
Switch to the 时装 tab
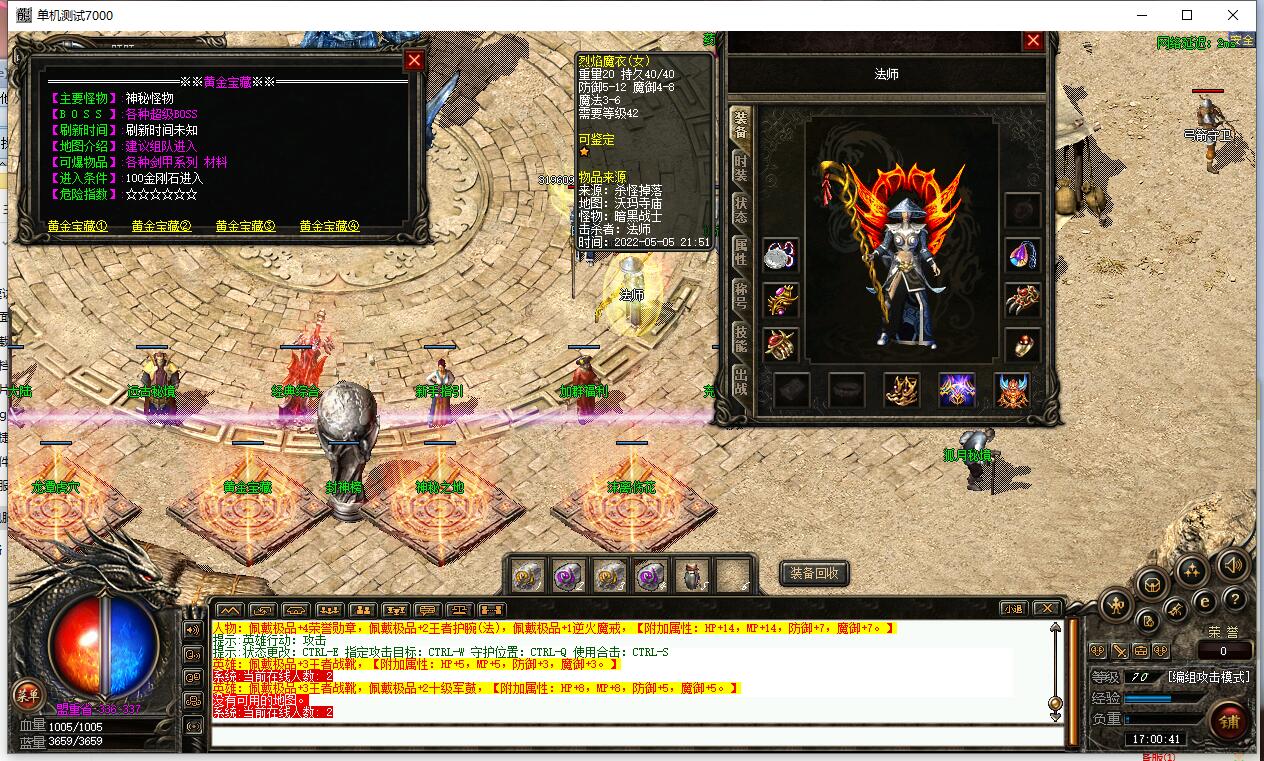tap(740, 166)
